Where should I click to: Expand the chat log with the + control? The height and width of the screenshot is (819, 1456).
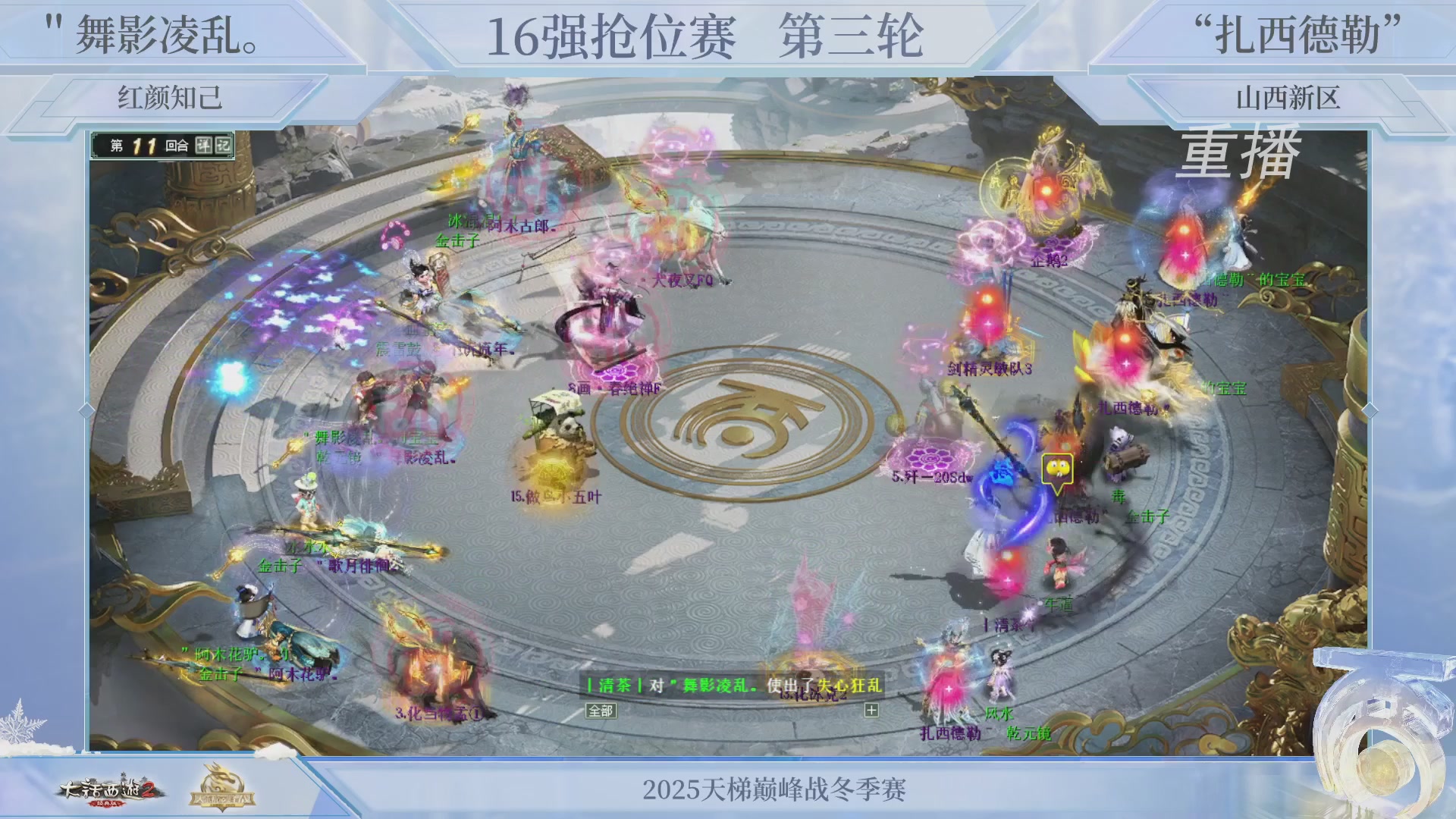tap(871, 711)
